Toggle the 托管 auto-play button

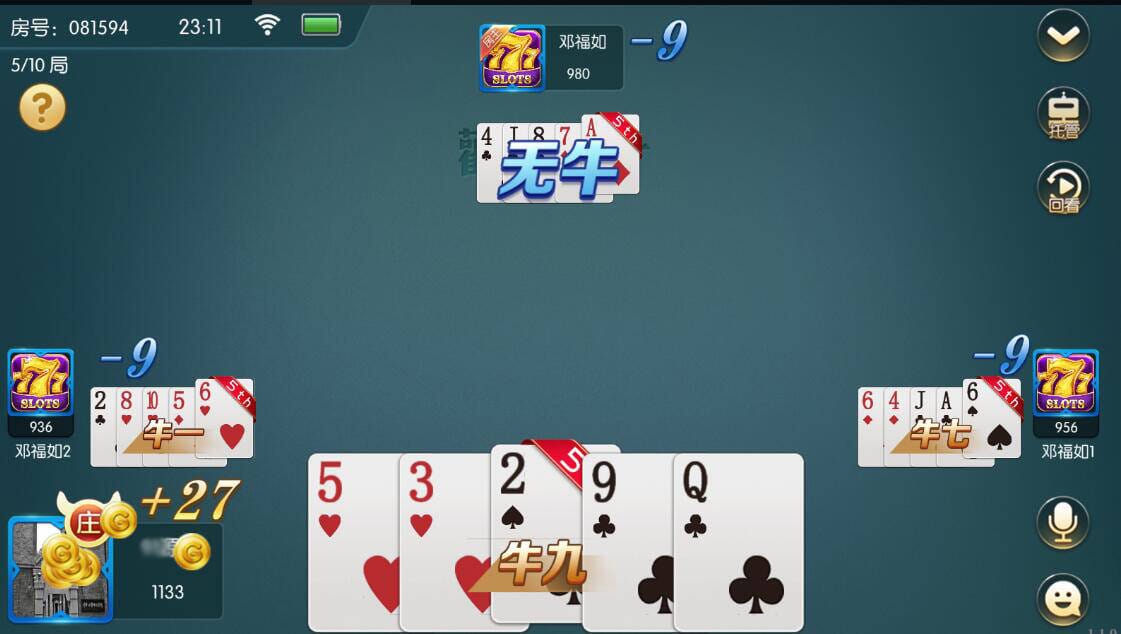tap(1063, 114)
